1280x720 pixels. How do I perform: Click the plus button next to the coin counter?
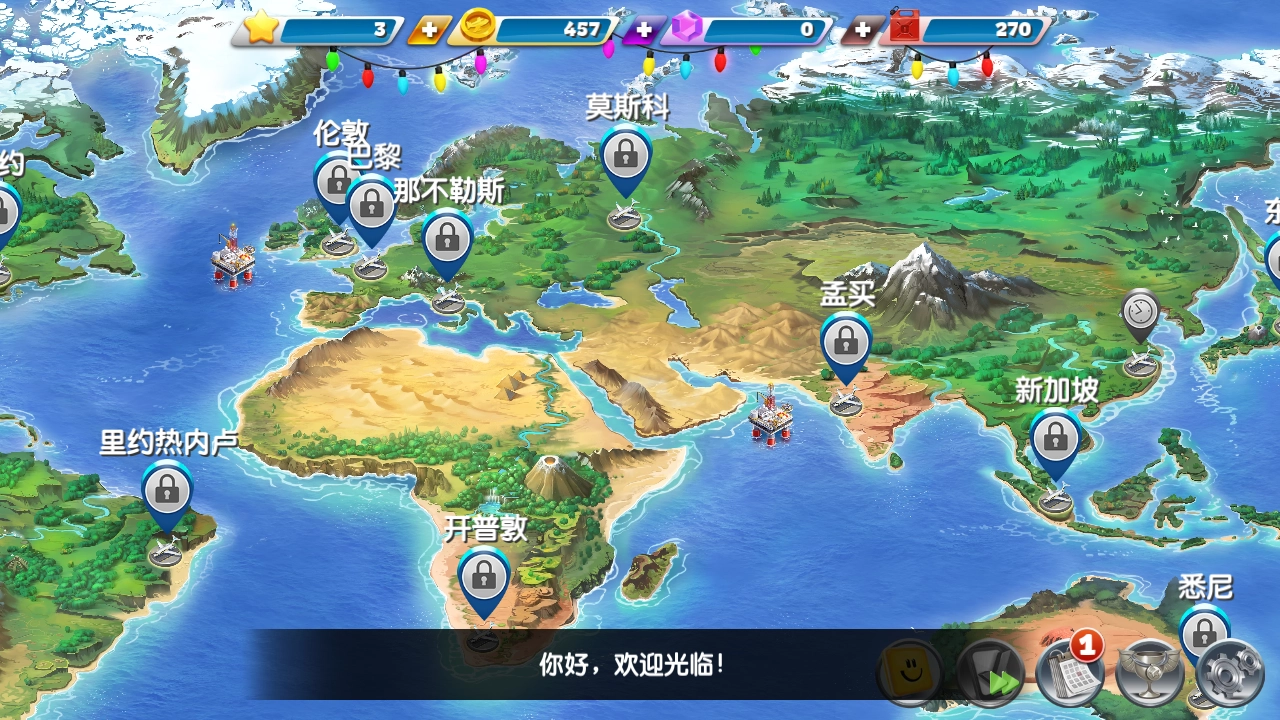(x=428, y=29)
